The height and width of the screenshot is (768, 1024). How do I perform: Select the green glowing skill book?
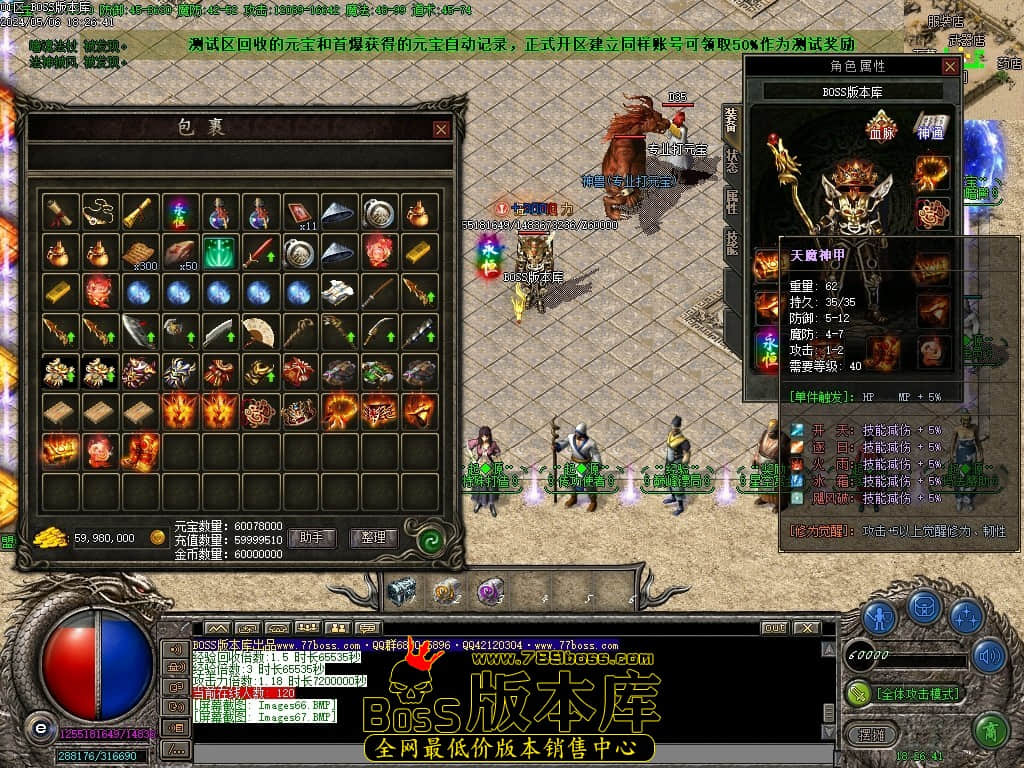pyautogui.click(x=219, y=252)
